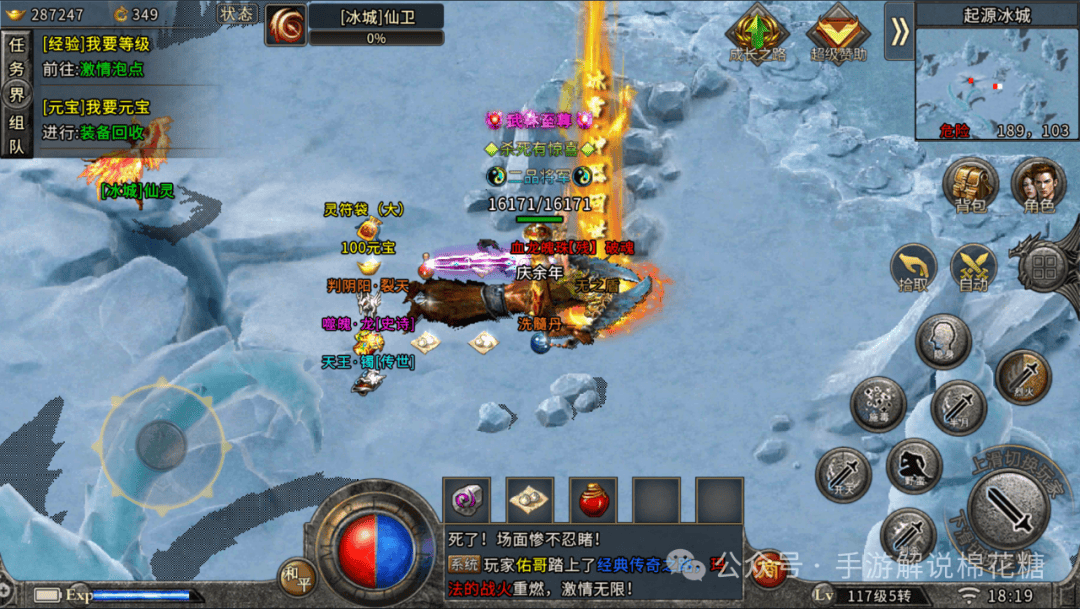Screen dimensions: 1080x609
Task: Activate the 烈火 fire sword skill
Action: 1022,376
